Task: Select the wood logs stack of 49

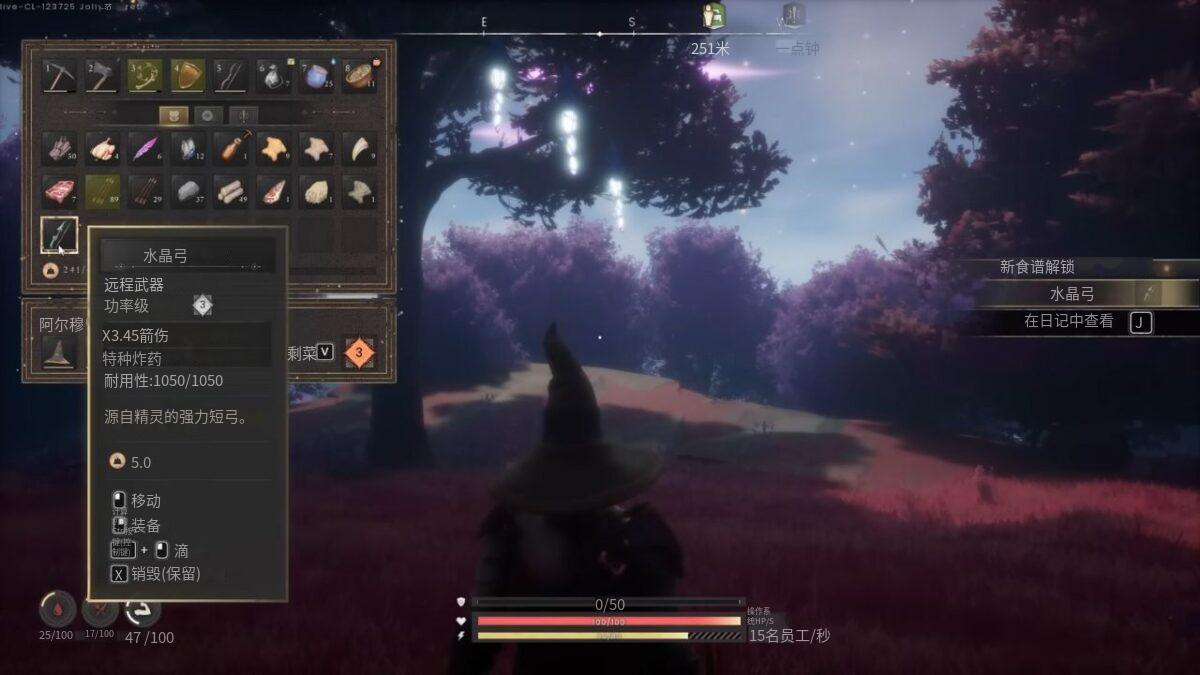Action: tap(231, 191)
